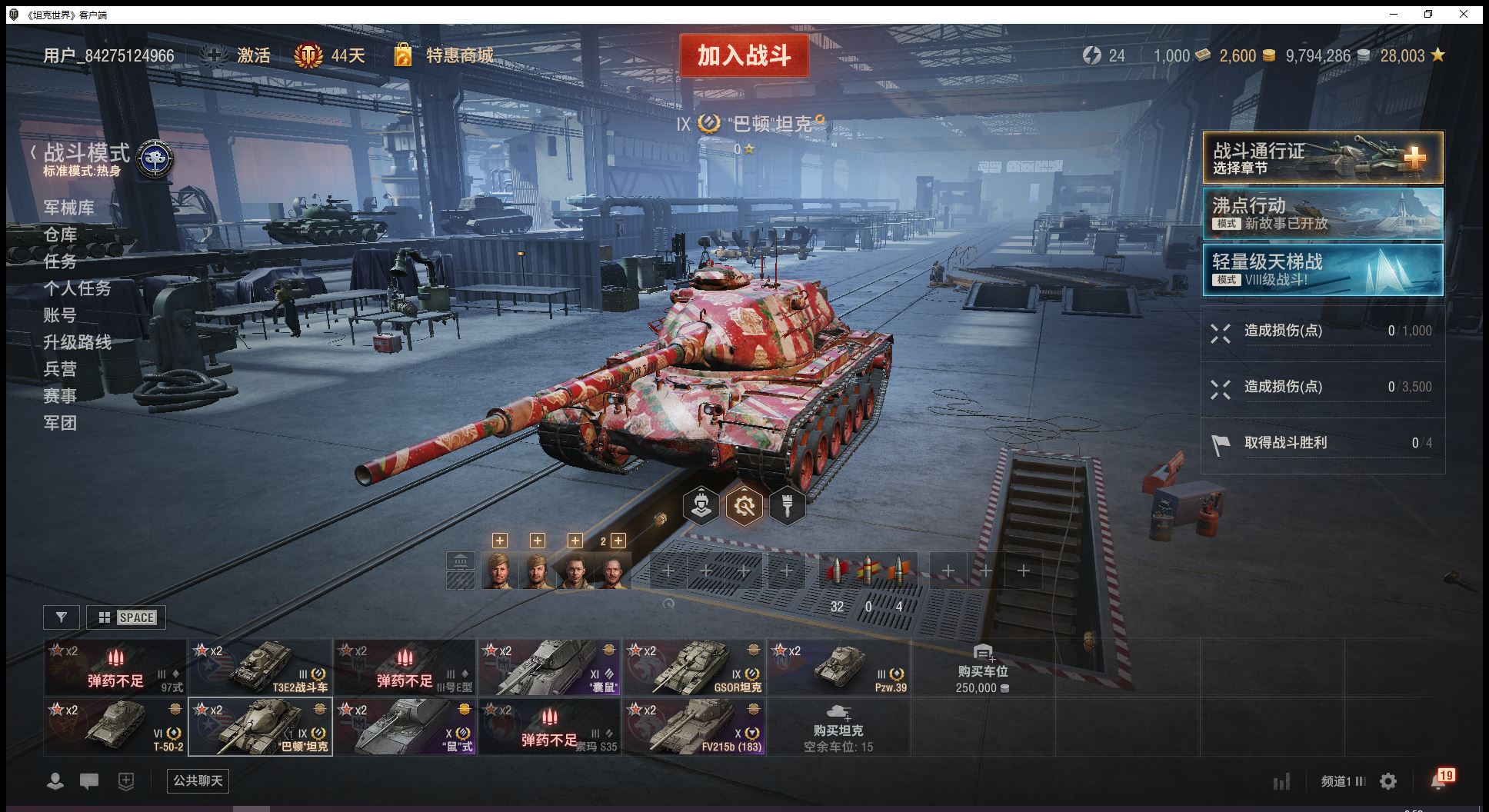Open the 仓库 depot menu
The image size is (1489, 812).
(60, 235)
